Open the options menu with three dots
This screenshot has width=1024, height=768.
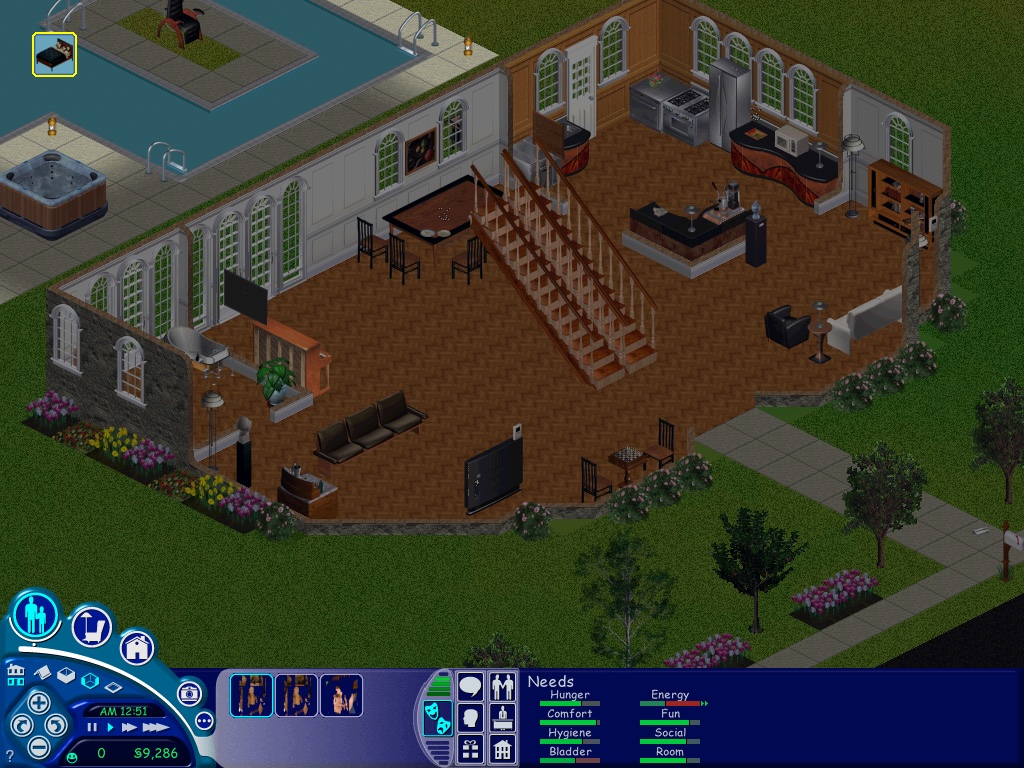pos(205,720)
